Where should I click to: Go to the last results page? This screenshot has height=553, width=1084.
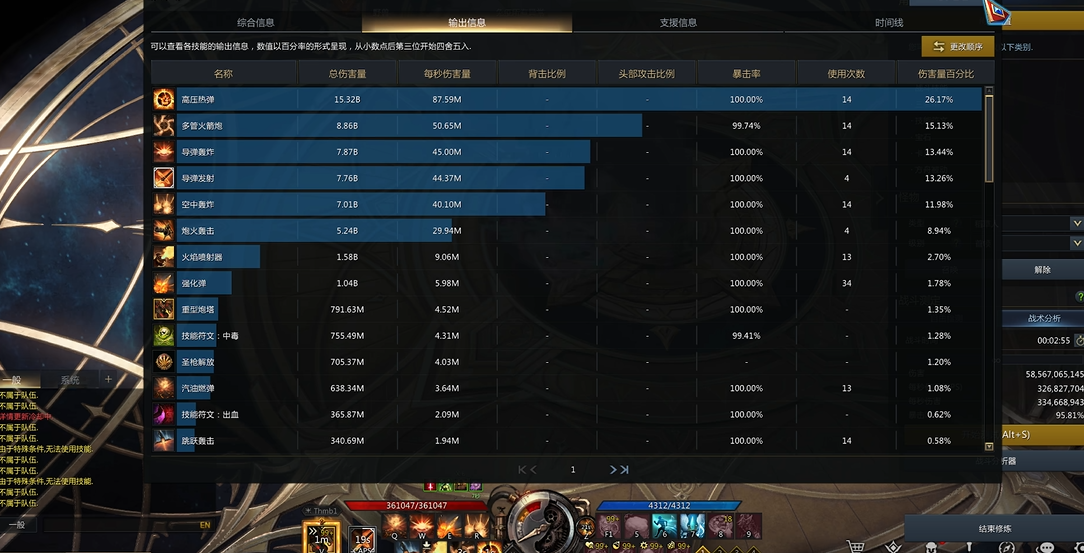click(x=620, y=469)
